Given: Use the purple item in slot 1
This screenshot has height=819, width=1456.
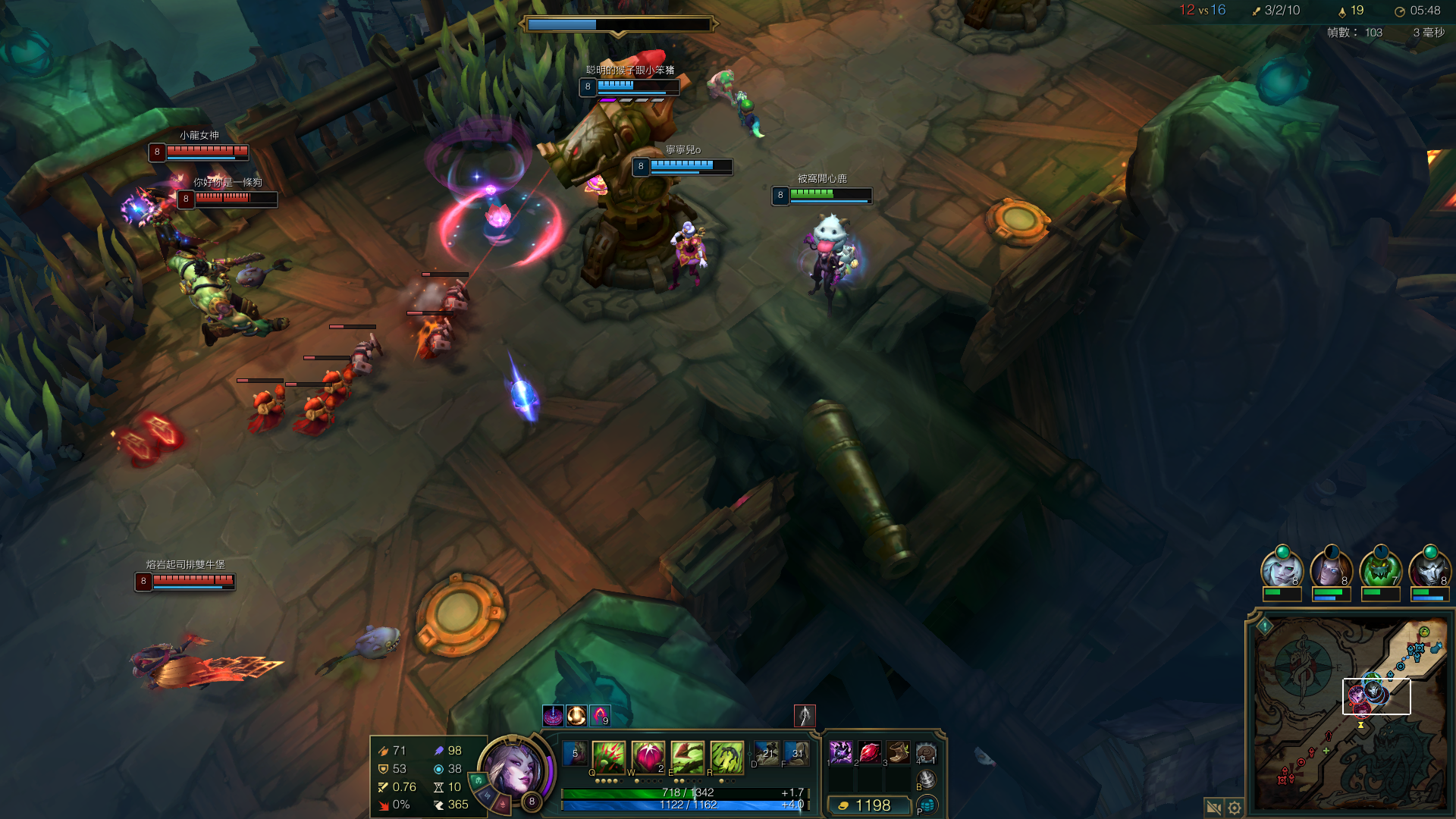Looking at the screenshot, I should [840, 752].
